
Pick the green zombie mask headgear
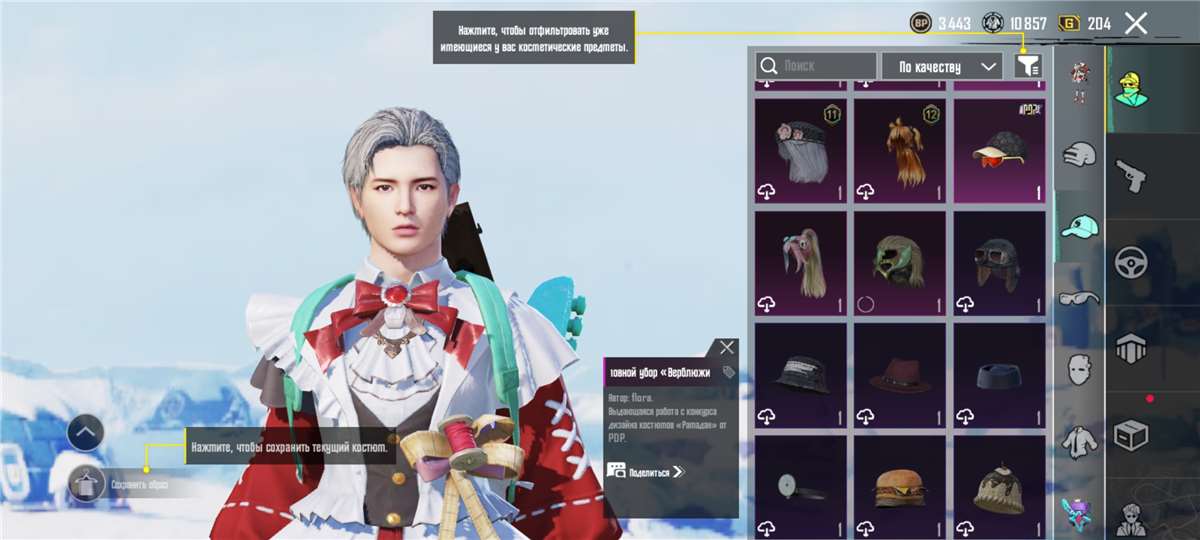pyautogui.click(x=900, y=263)
